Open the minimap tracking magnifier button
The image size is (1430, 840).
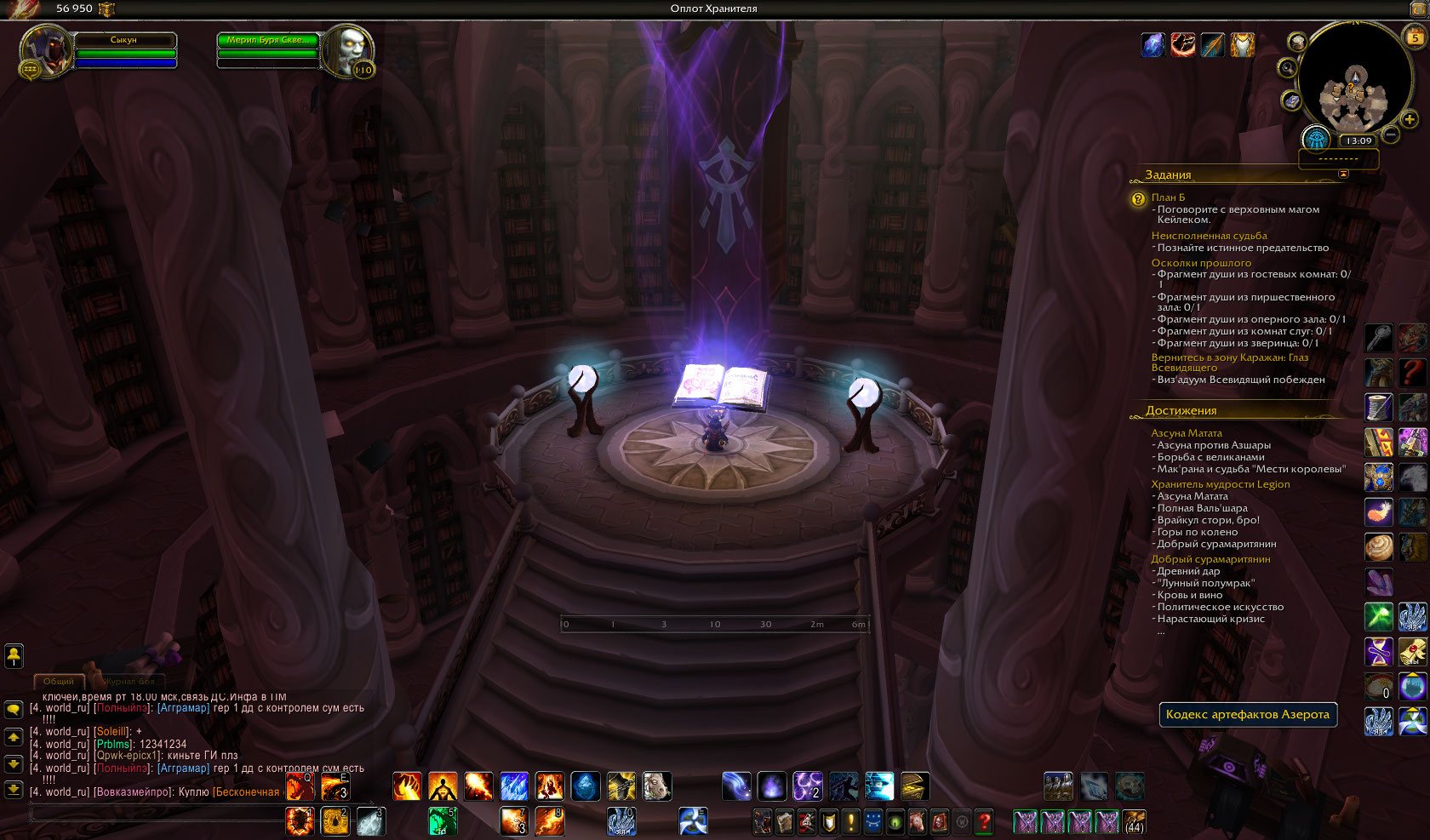(1288, 68)
